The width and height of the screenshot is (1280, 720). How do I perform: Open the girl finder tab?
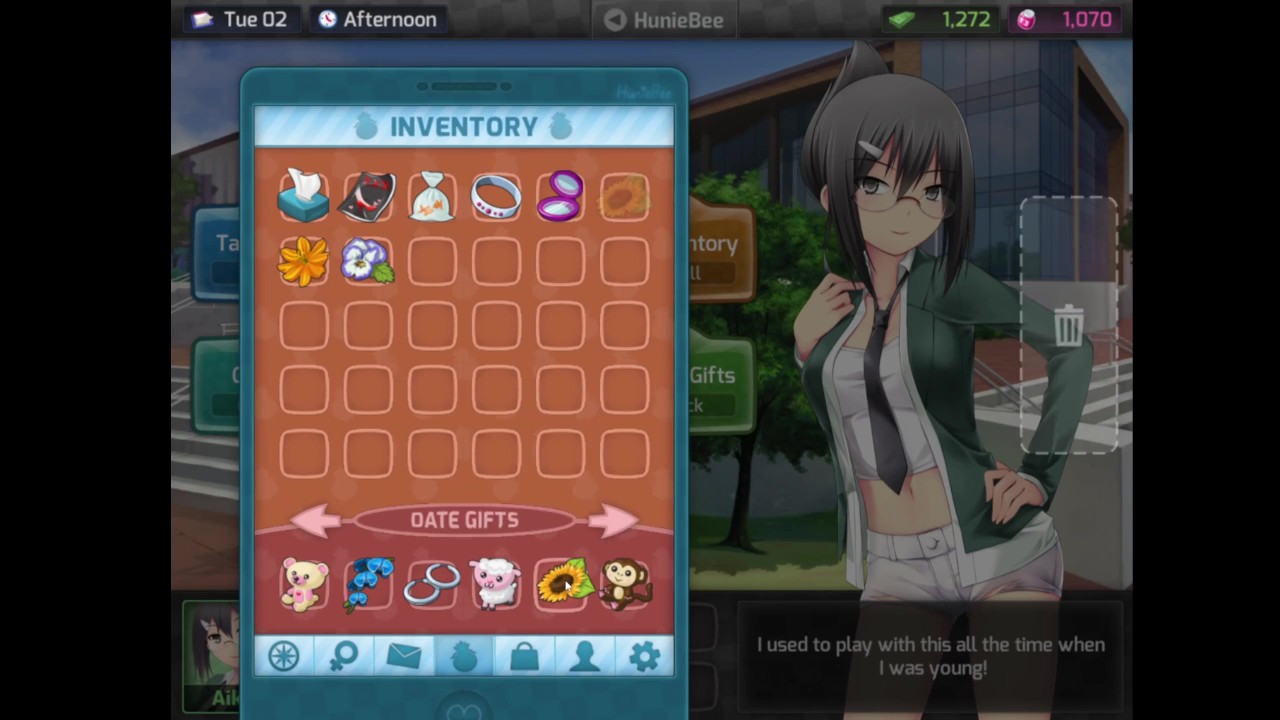344,656
